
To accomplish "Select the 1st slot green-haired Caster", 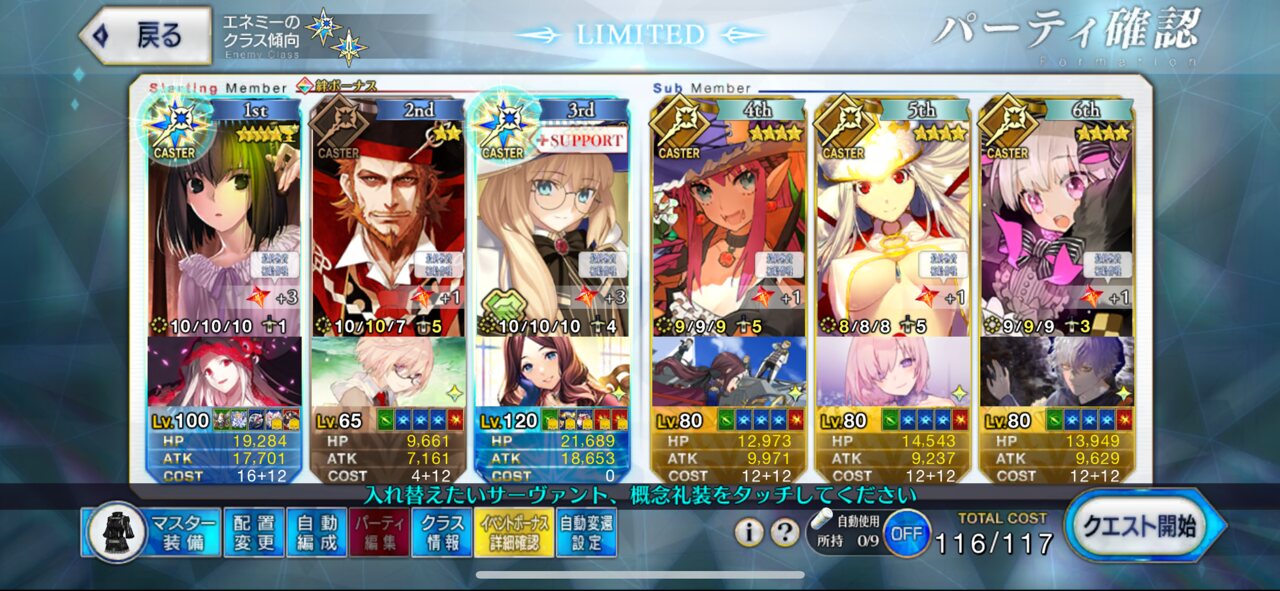I will [x=224, y=230].
